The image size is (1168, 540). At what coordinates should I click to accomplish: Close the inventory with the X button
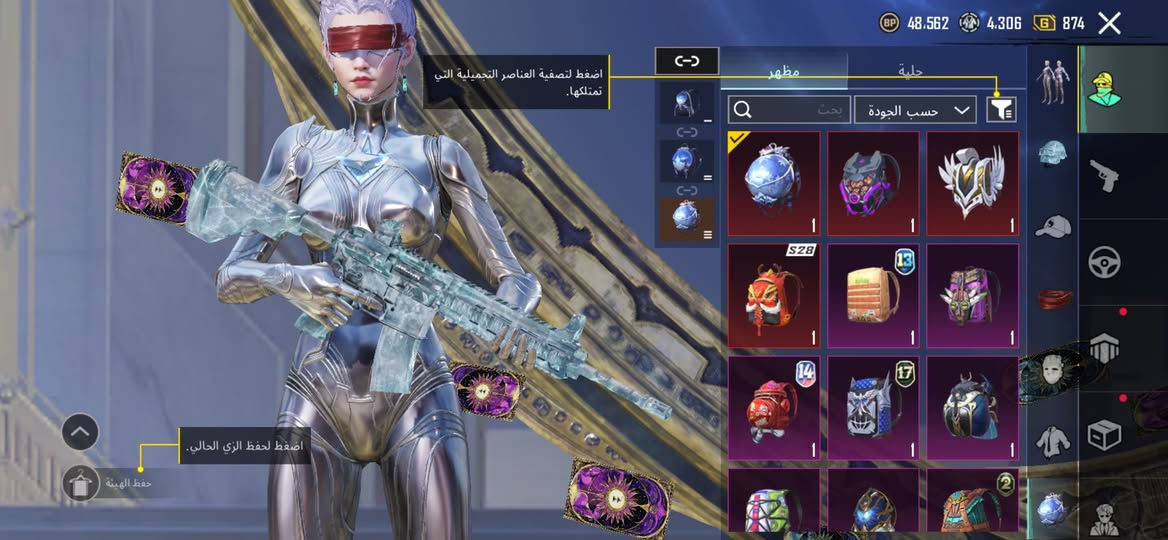tap(1109, 23)
